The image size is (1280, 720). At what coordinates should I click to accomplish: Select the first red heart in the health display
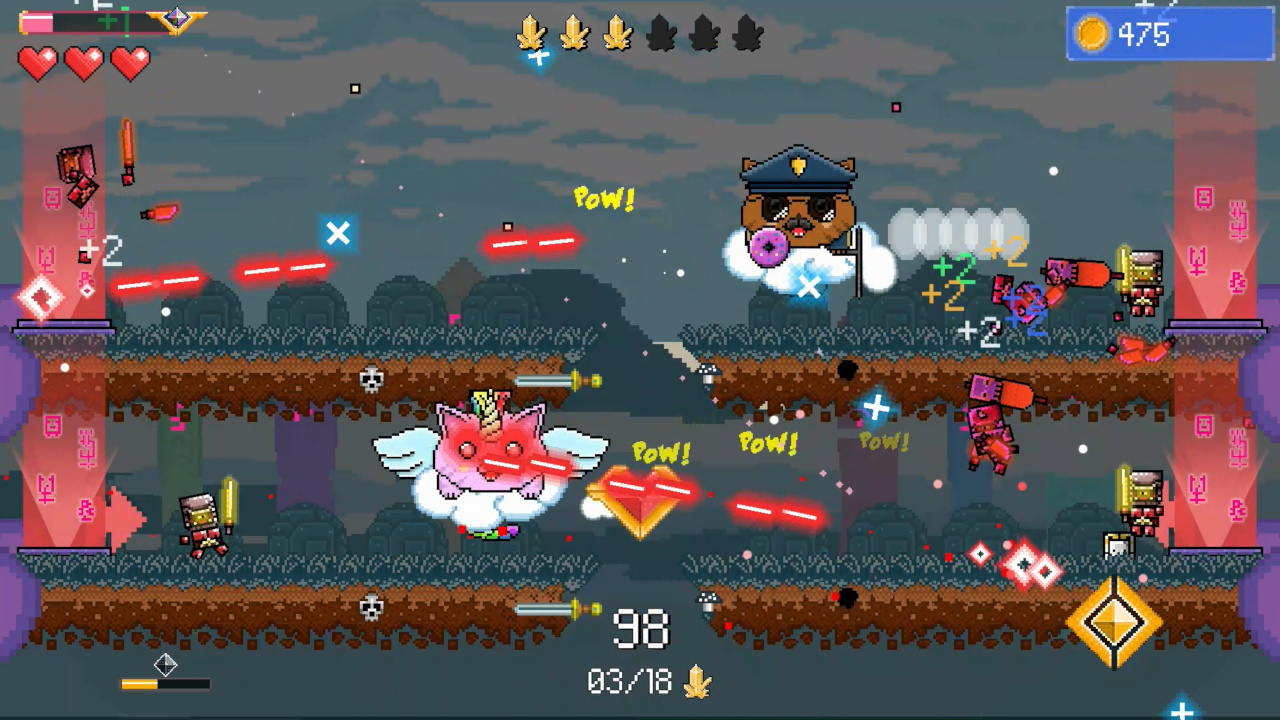coord(37,63)
